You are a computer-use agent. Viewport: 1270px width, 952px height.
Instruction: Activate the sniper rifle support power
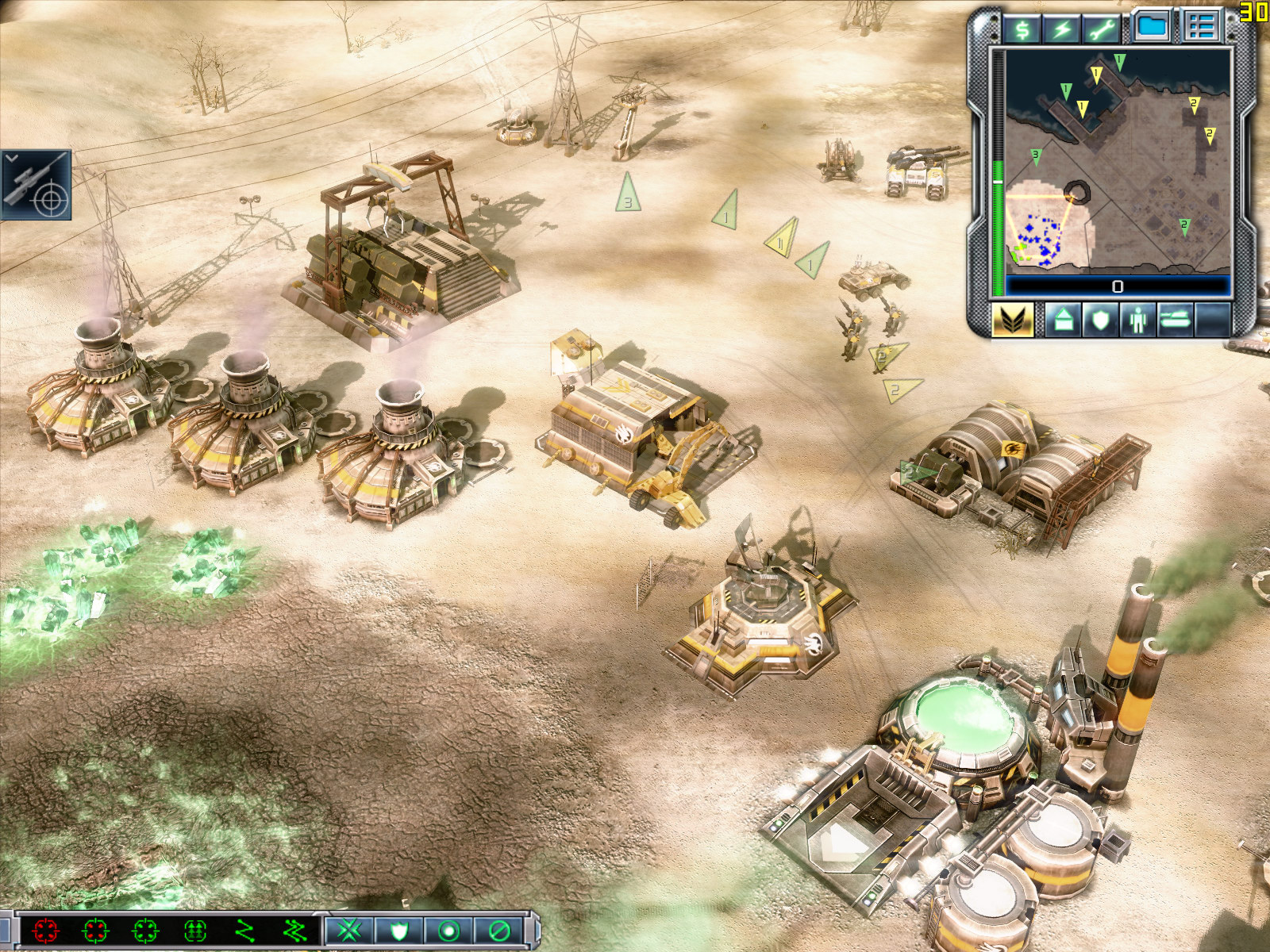pyautogui.click(x=37, y=186)
